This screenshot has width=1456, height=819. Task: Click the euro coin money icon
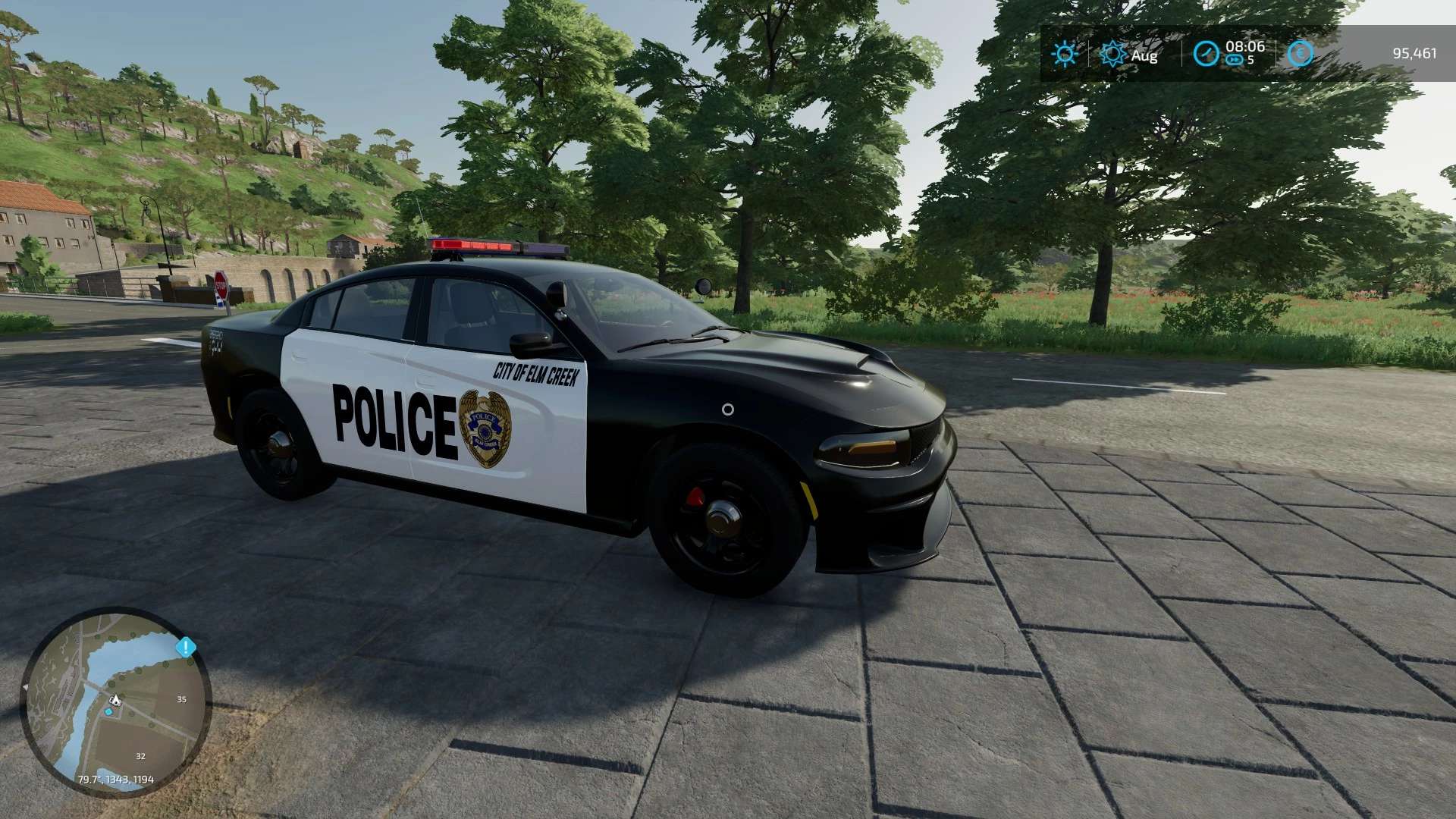(1300, 54)
